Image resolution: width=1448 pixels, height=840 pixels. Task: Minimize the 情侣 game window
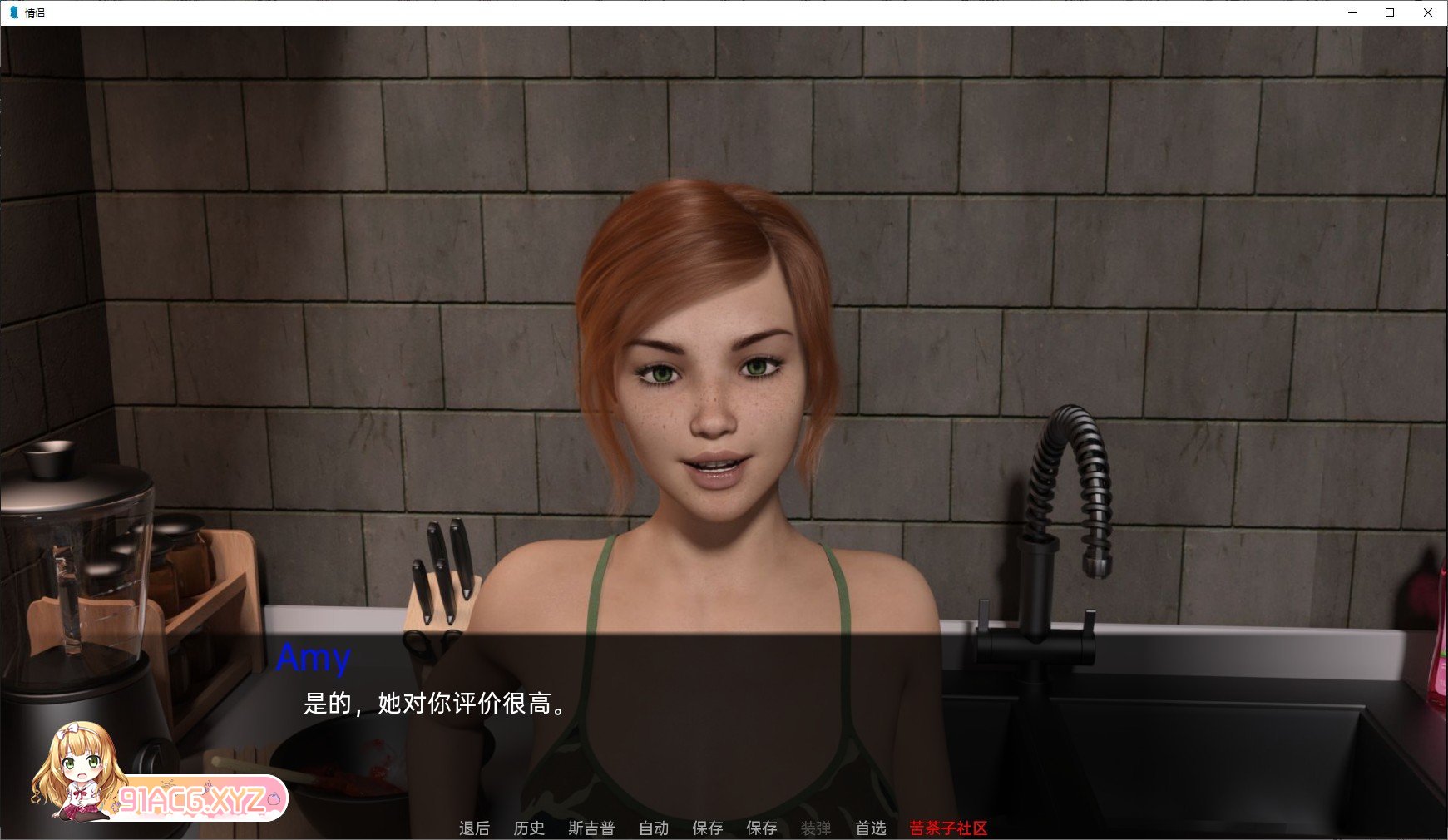(1353, 12)
